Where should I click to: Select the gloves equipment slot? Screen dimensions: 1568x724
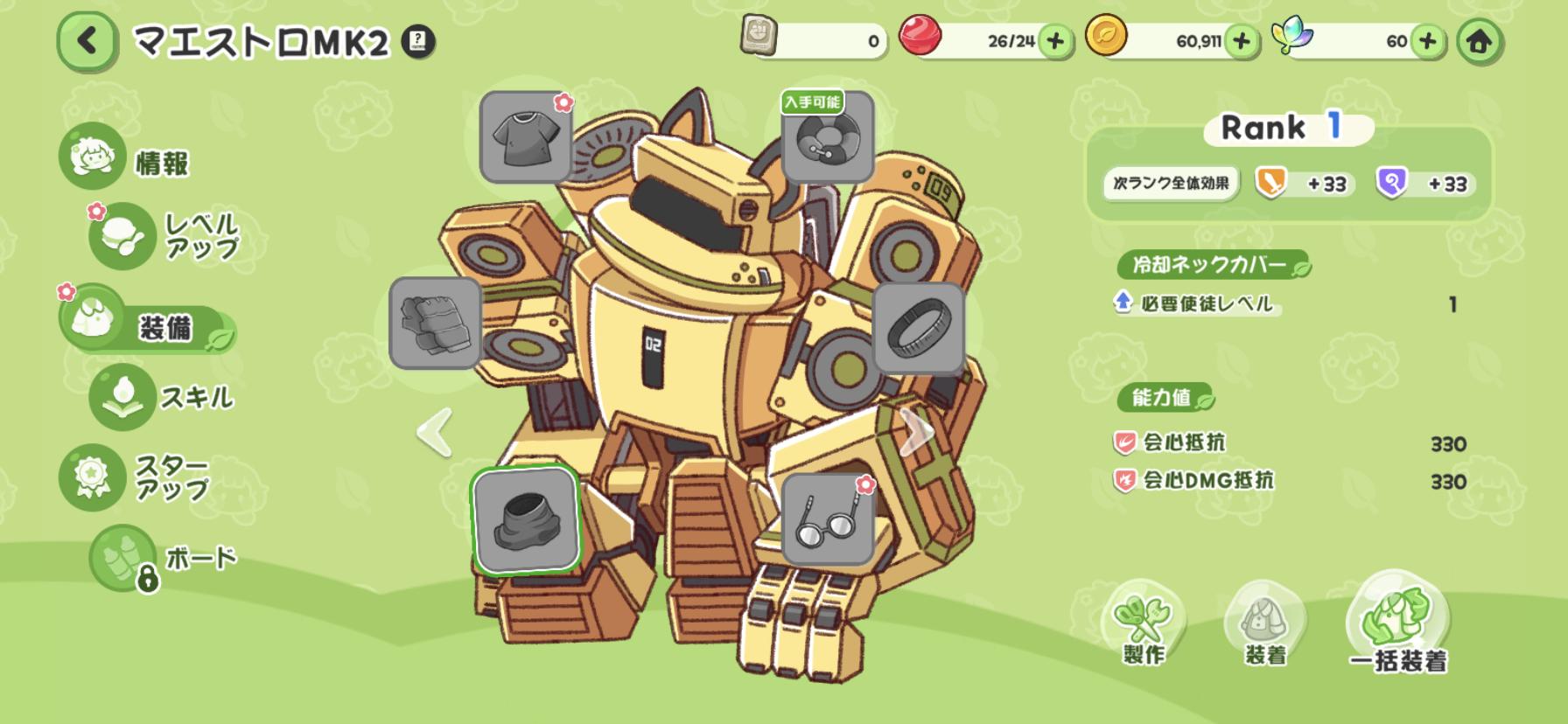[x=435, y=323]
